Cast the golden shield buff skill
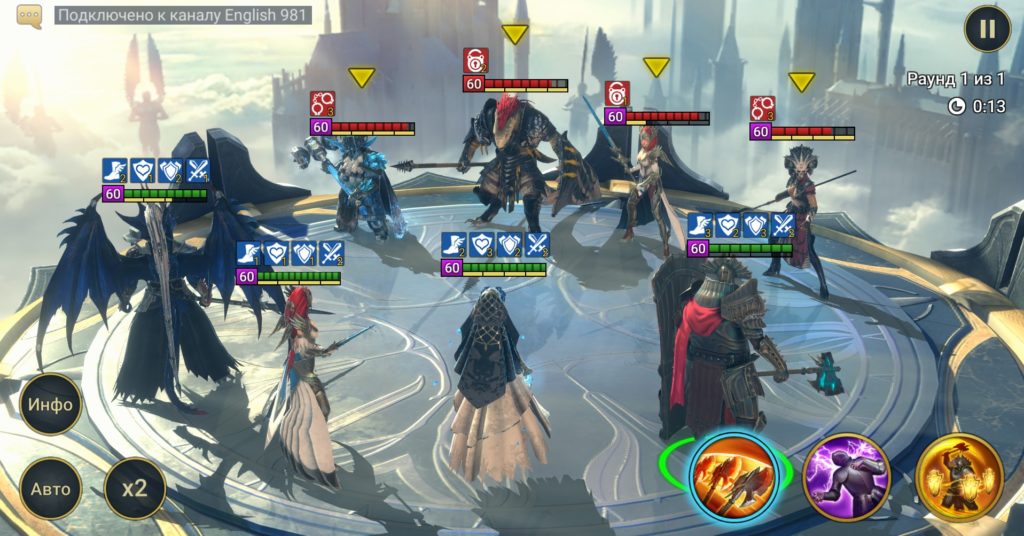Screen dimensions: 1024x536 coord(958,477)
